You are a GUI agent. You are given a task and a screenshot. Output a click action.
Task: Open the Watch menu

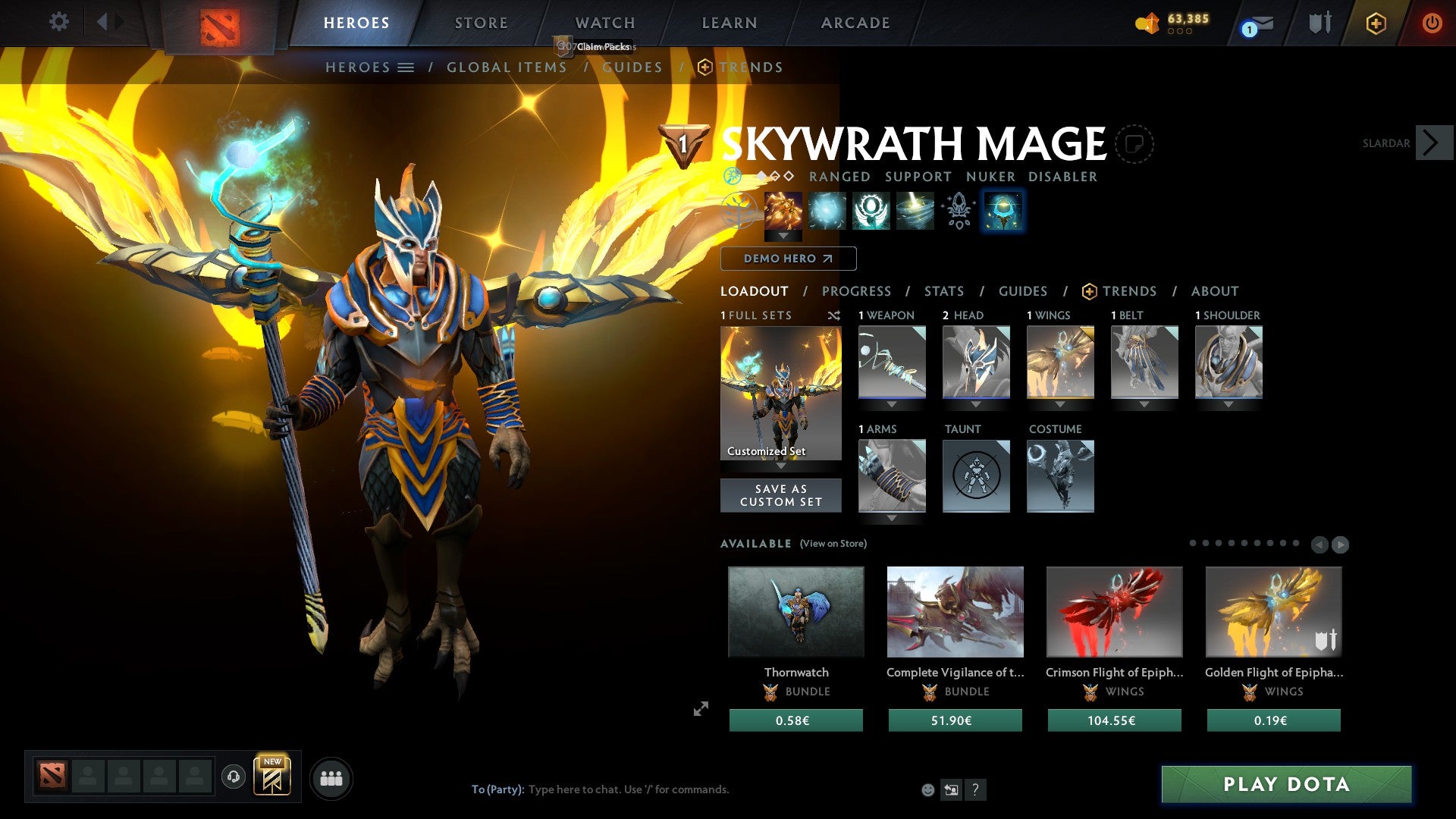(604, 22)
